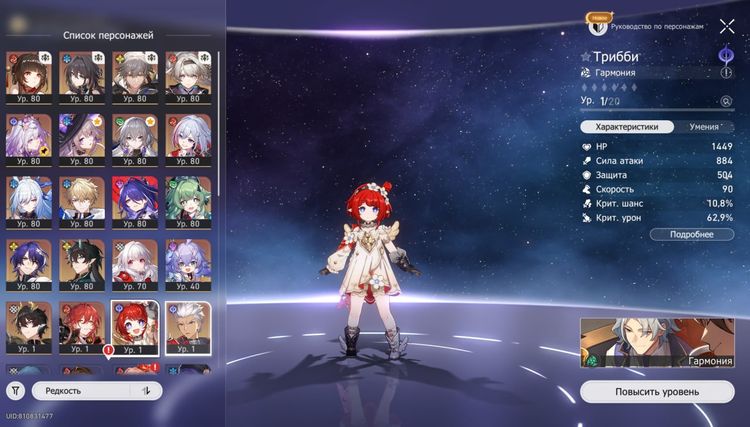Choose the level 40 purple-haired character
Viewport: 750px width, 427px height.
tap(187, 264)
